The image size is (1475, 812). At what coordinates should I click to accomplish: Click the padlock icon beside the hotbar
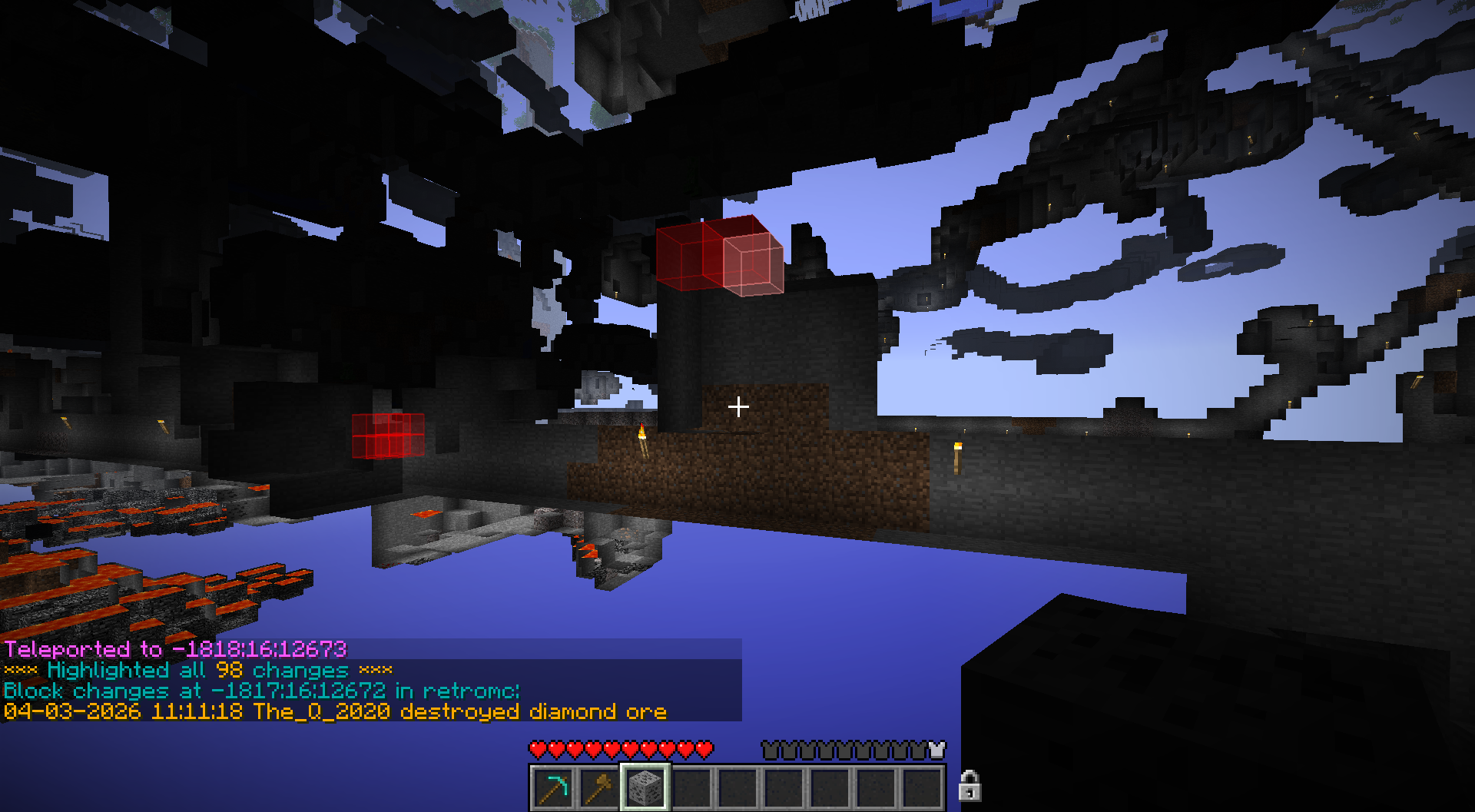tap(970, 786)
